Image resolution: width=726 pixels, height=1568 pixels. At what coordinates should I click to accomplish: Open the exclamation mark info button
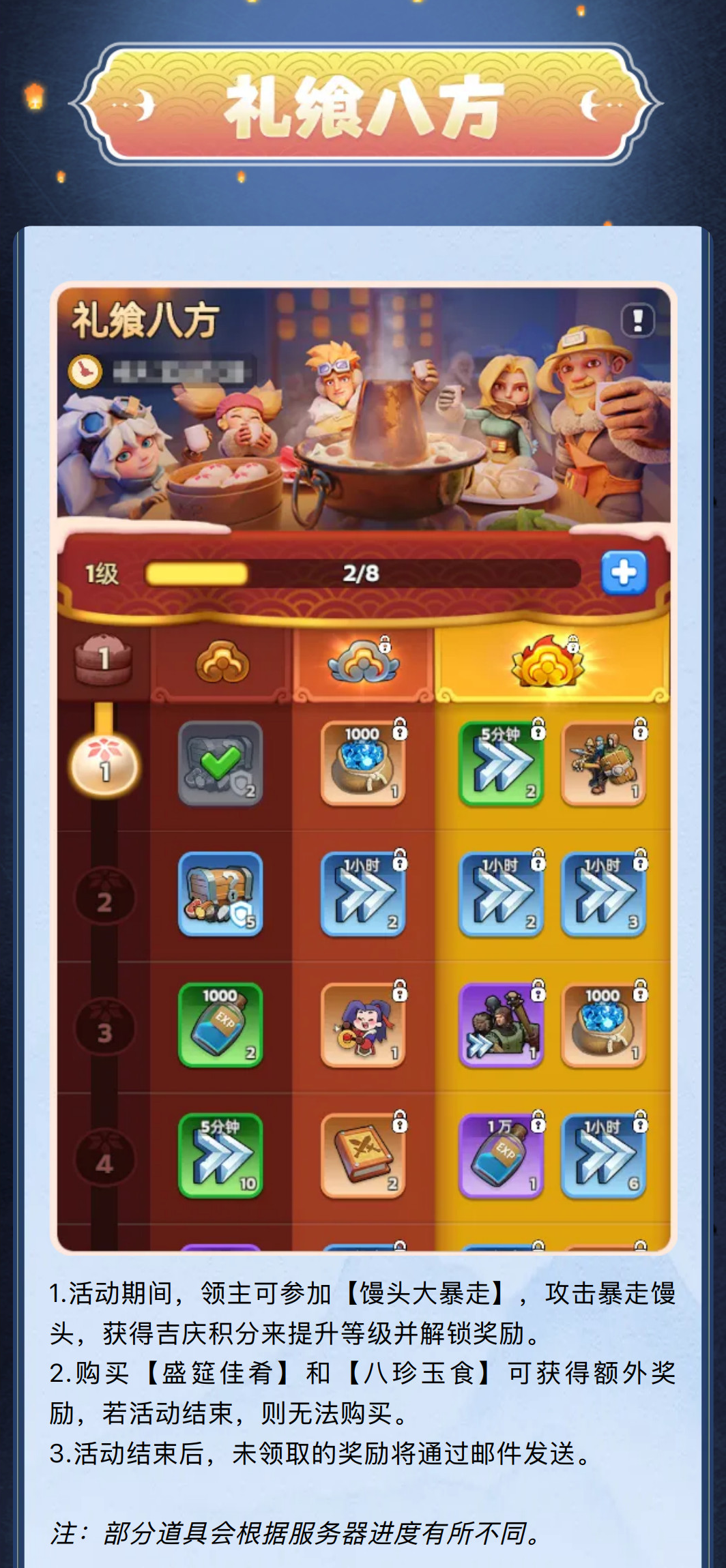point(637,320)
